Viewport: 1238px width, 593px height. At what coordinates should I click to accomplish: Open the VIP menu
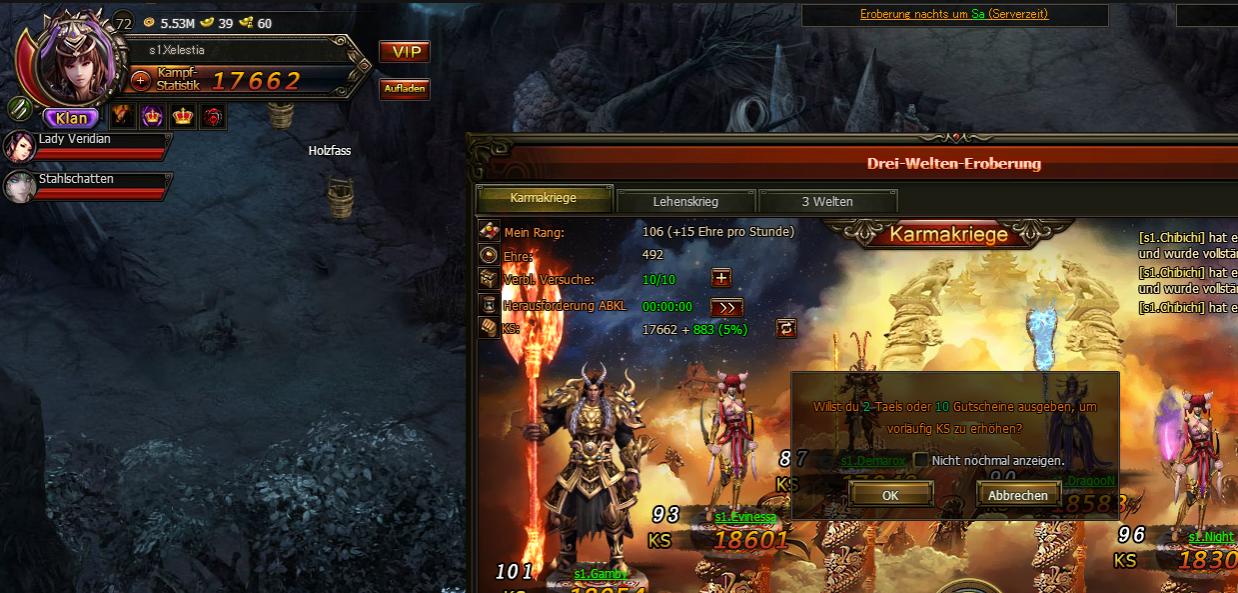pyautogui.click(x=404, y=52)
